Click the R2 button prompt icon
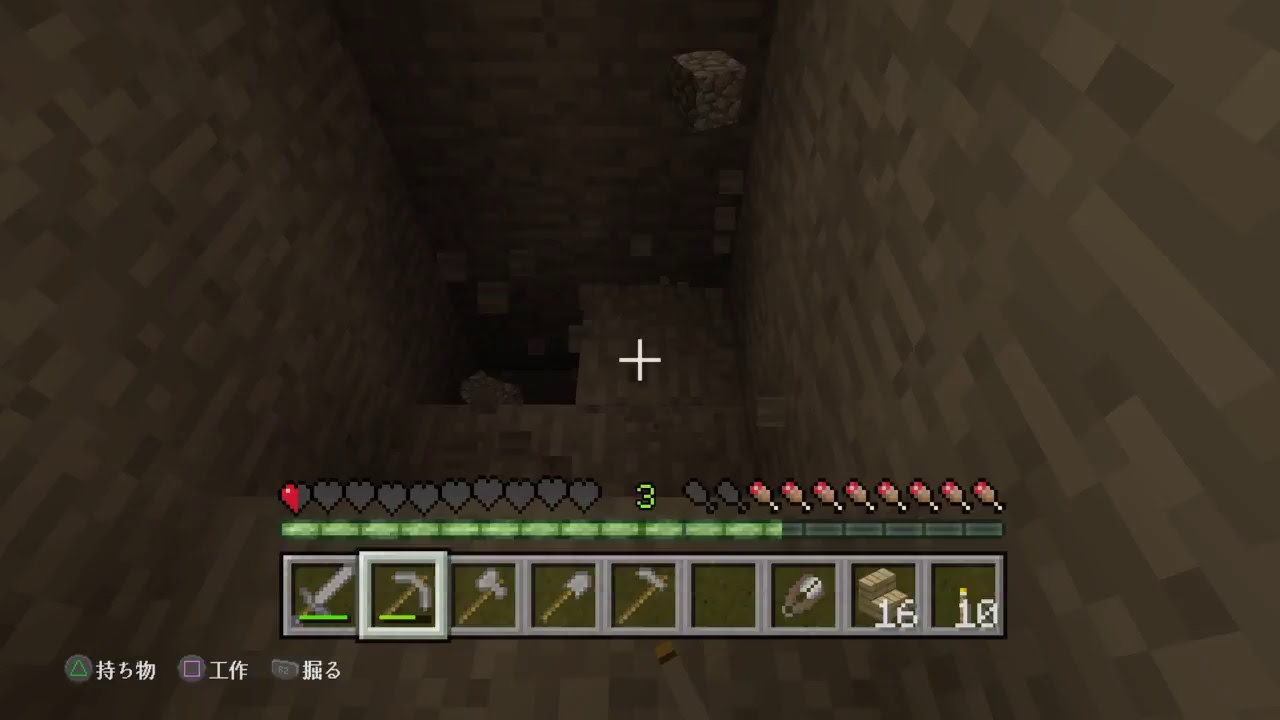 pos(284,671)
